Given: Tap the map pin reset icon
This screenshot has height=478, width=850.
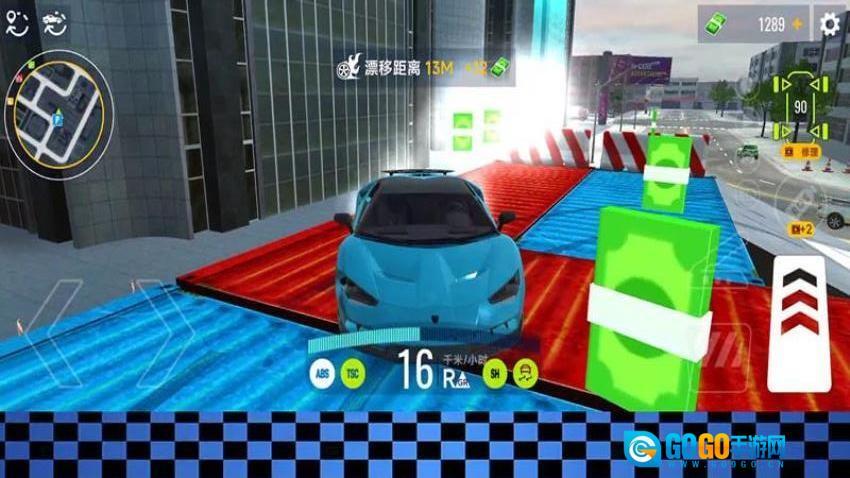Looking at the screenshot, I should 17,25.
